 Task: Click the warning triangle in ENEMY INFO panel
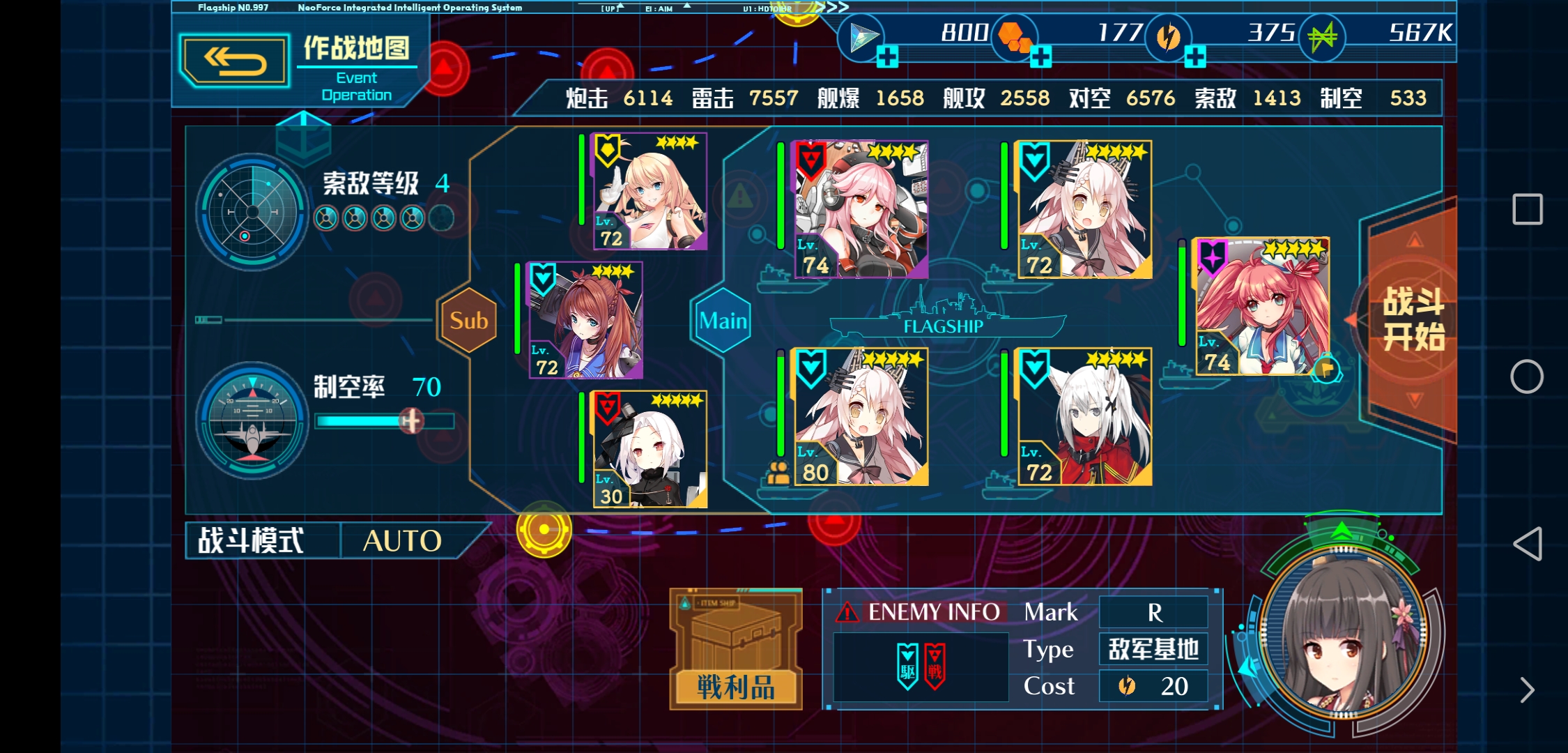pos(847,611)
